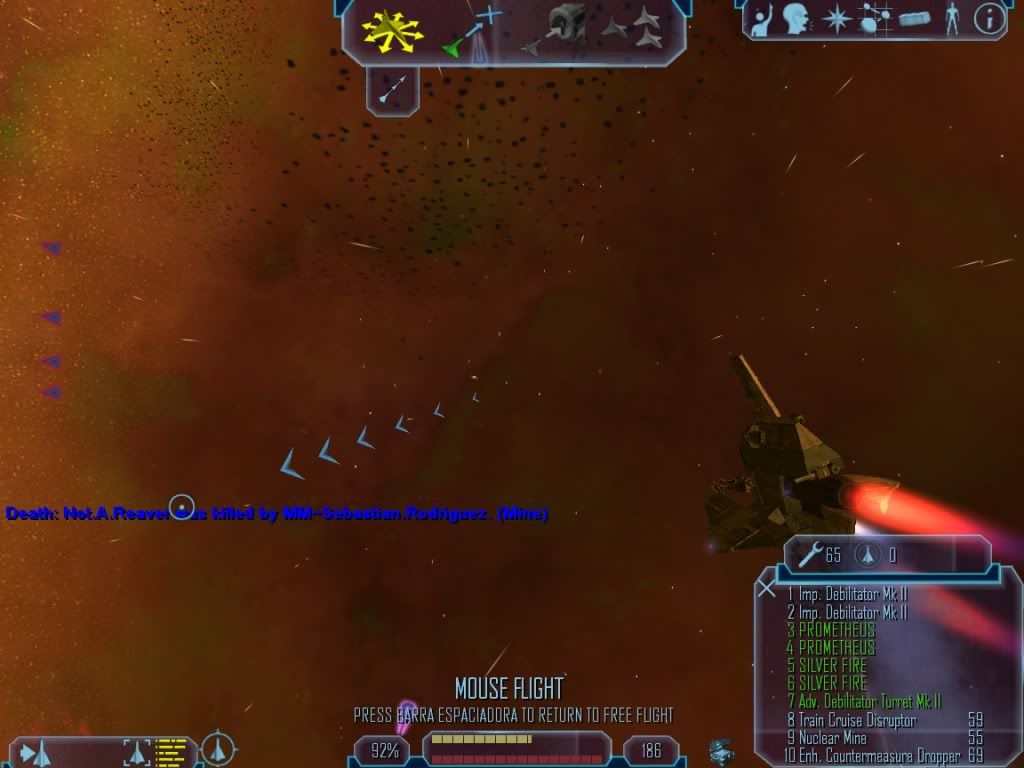Click the connected spheres icon in top bar

876,18
